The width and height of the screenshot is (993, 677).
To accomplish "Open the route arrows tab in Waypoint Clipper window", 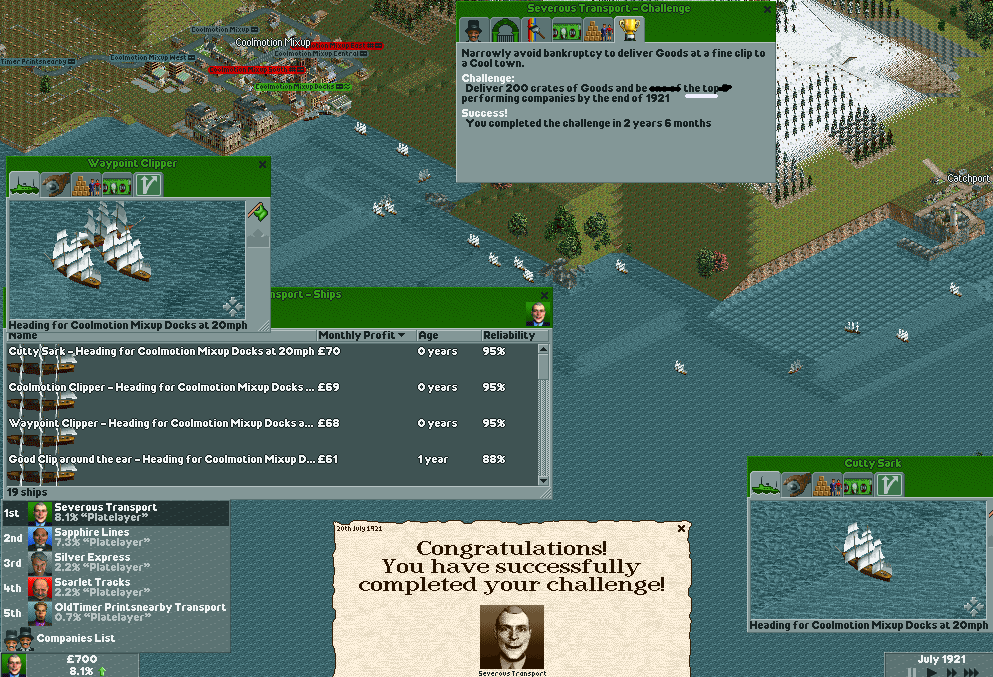I will tap(149, 184).
